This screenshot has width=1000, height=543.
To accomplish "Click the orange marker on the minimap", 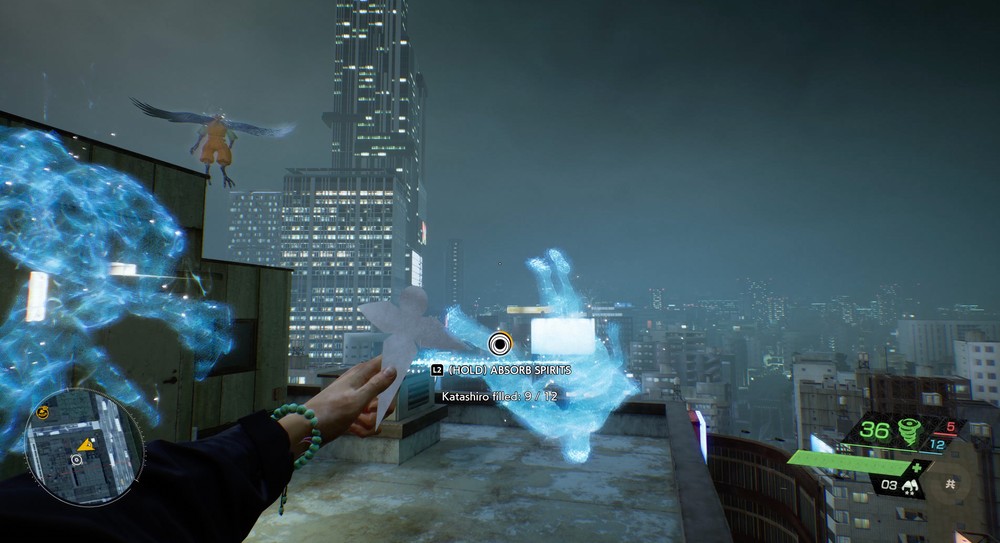I will click(88, 444).
